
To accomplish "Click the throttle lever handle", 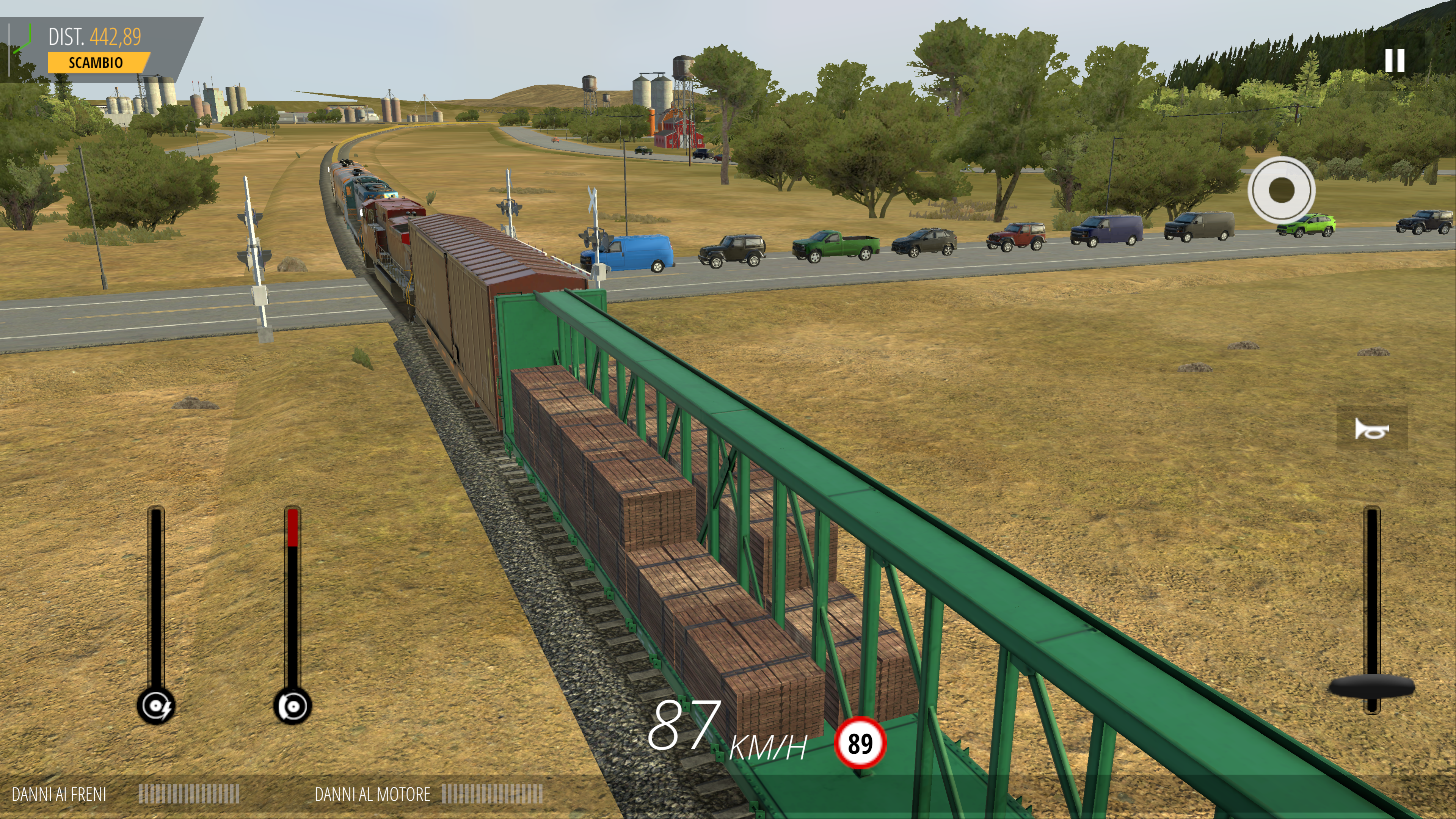I will tap(1371, 687).
